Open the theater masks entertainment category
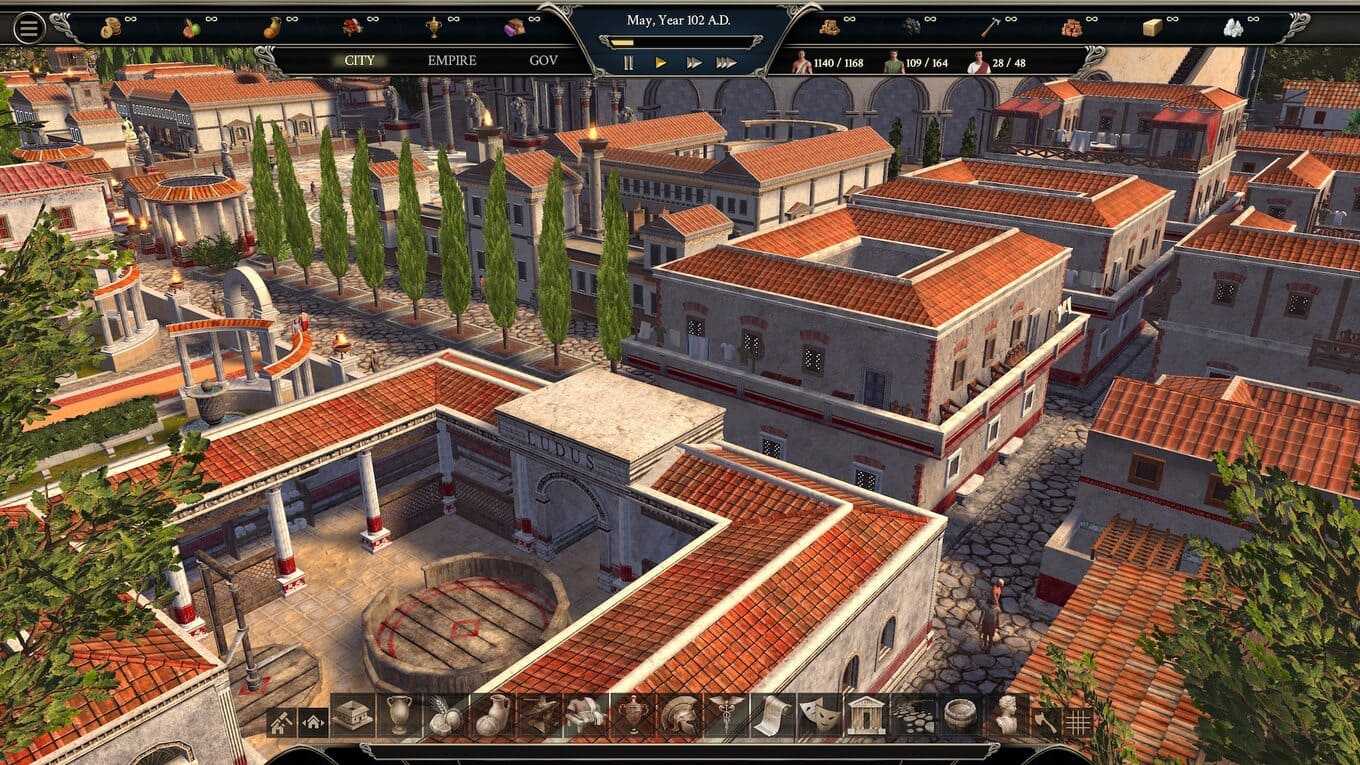This screenshot has height=765, width=1360. (819, 716)
